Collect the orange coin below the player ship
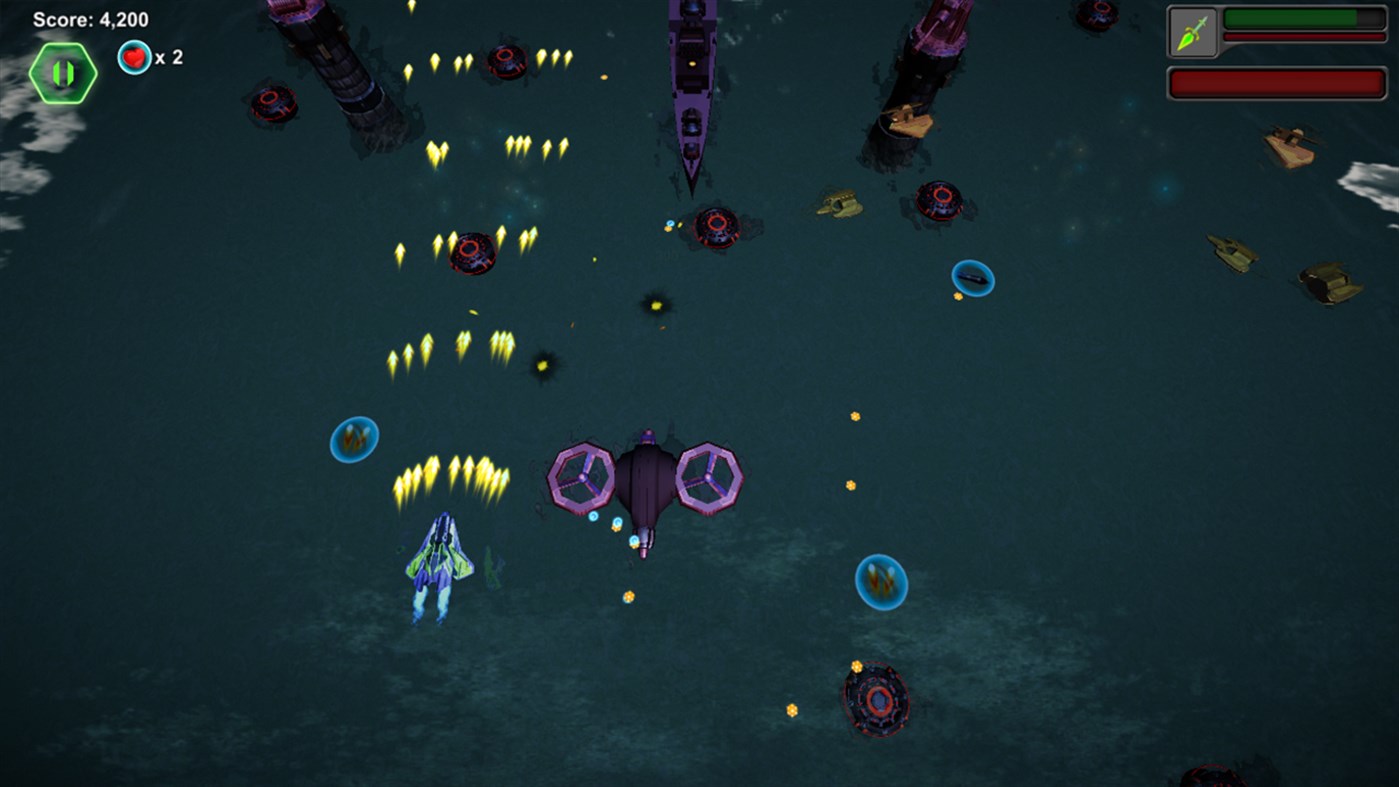Viewport: 1399px width, 787px height. (x=628, y=595)
